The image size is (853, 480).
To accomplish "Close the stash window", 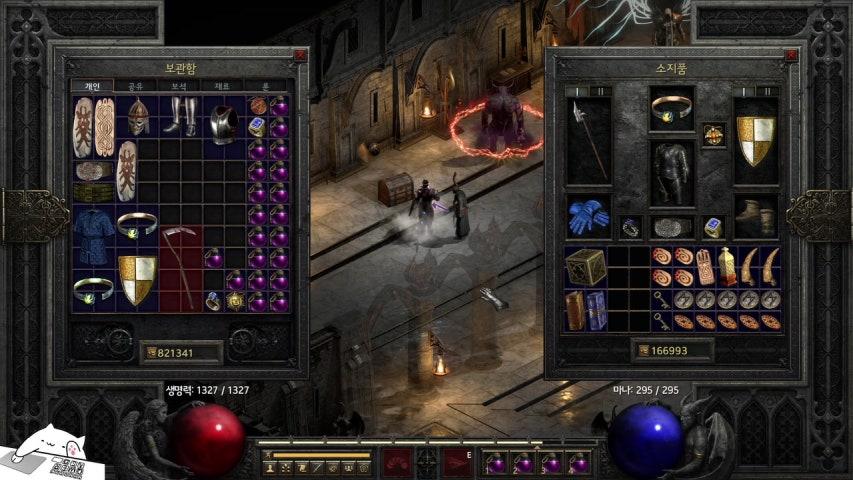I will pos(300,55).
